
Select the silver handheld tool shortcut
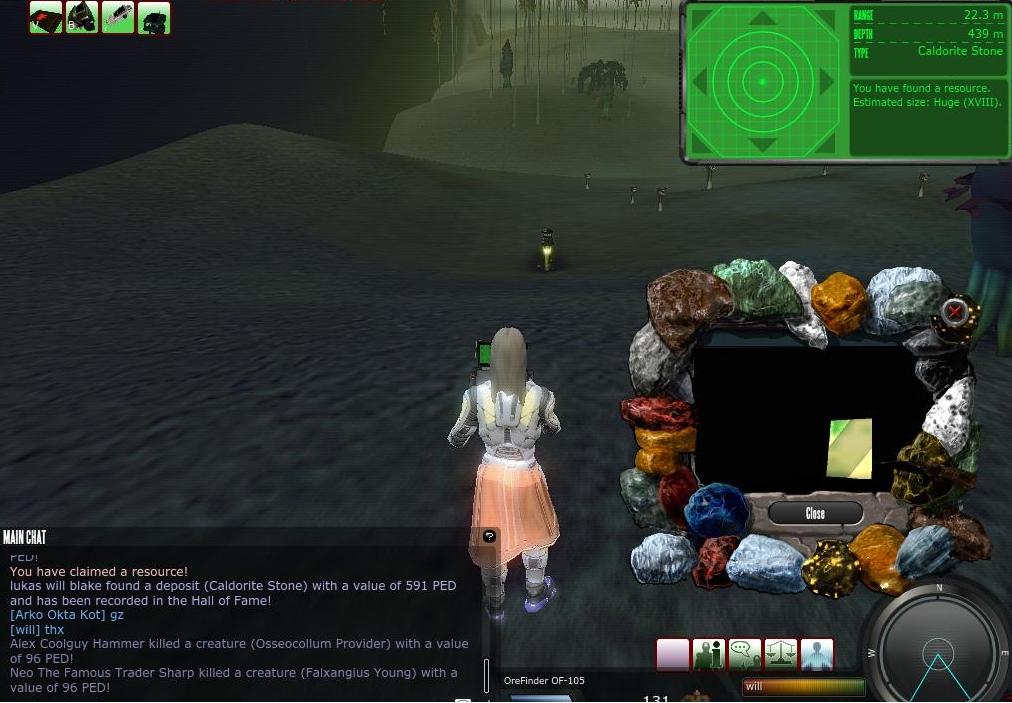[x=118, y=17]
